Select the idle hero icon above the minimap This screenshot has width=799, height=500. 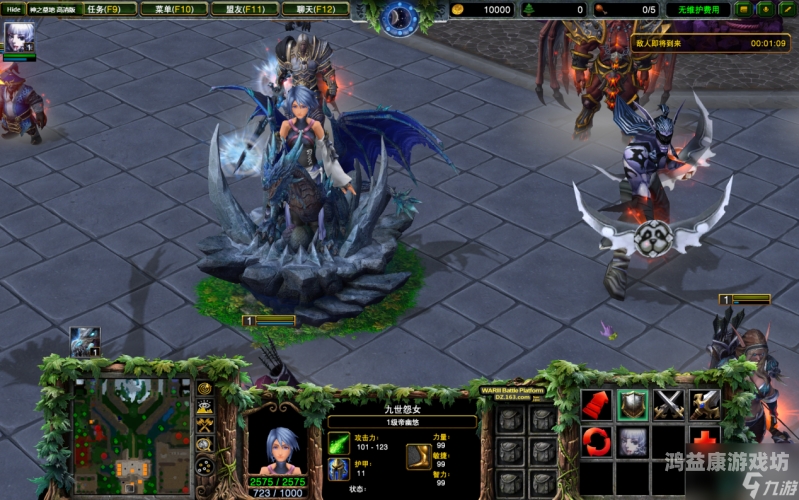pyautogui.click(x=84, y=342)
